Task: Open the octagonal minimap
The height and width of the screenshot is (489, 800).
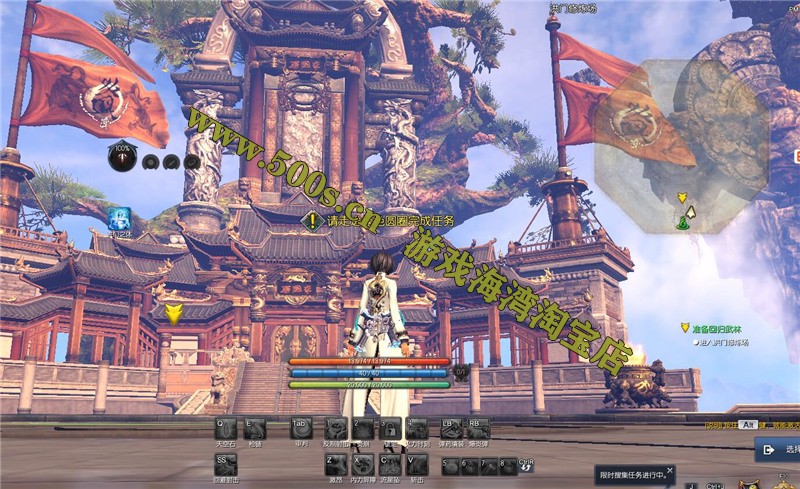Action: click(x=680, y=145)
